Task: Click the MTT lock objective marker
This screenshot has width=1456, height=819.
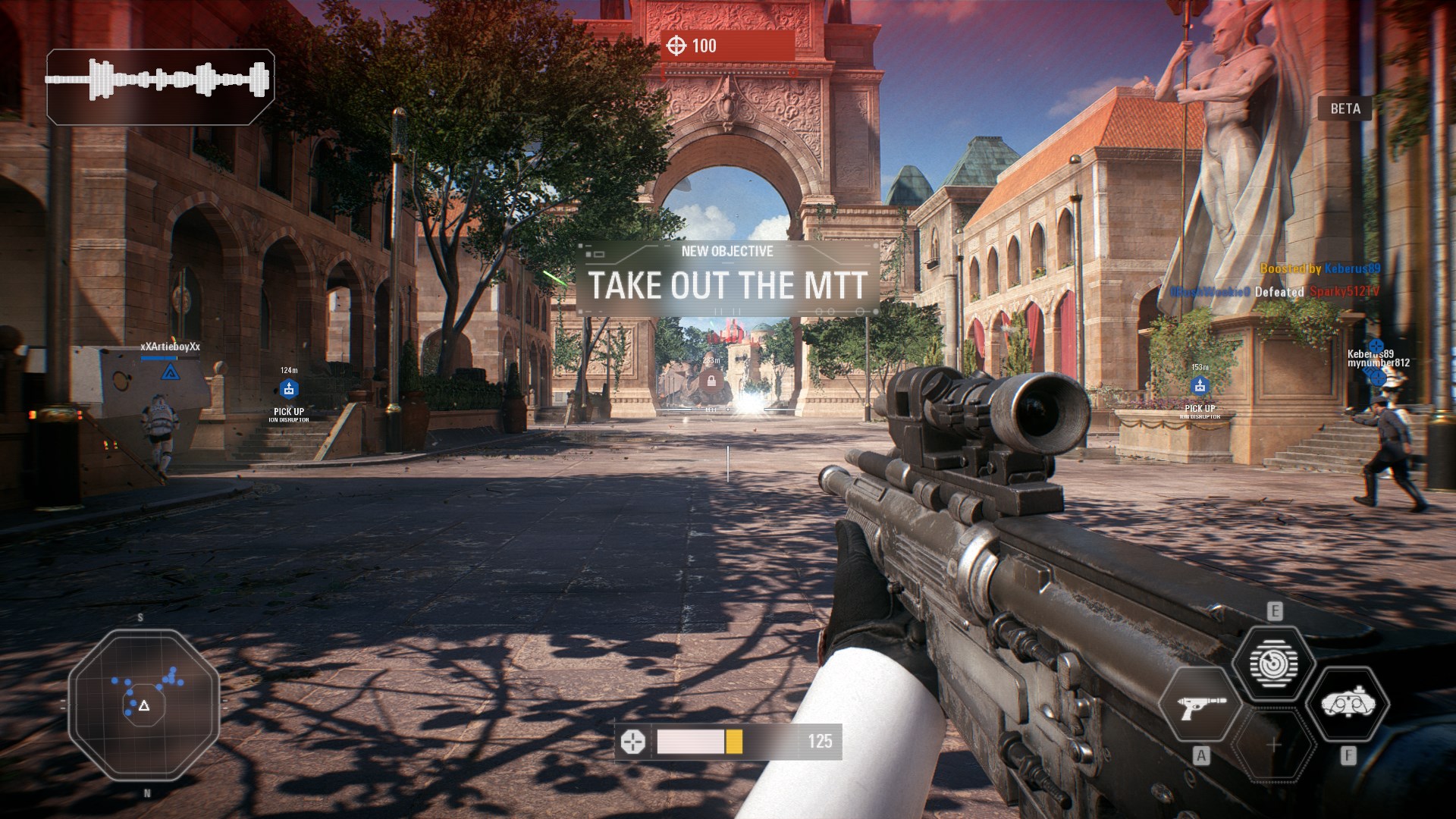Action: [x=711, y=380]
